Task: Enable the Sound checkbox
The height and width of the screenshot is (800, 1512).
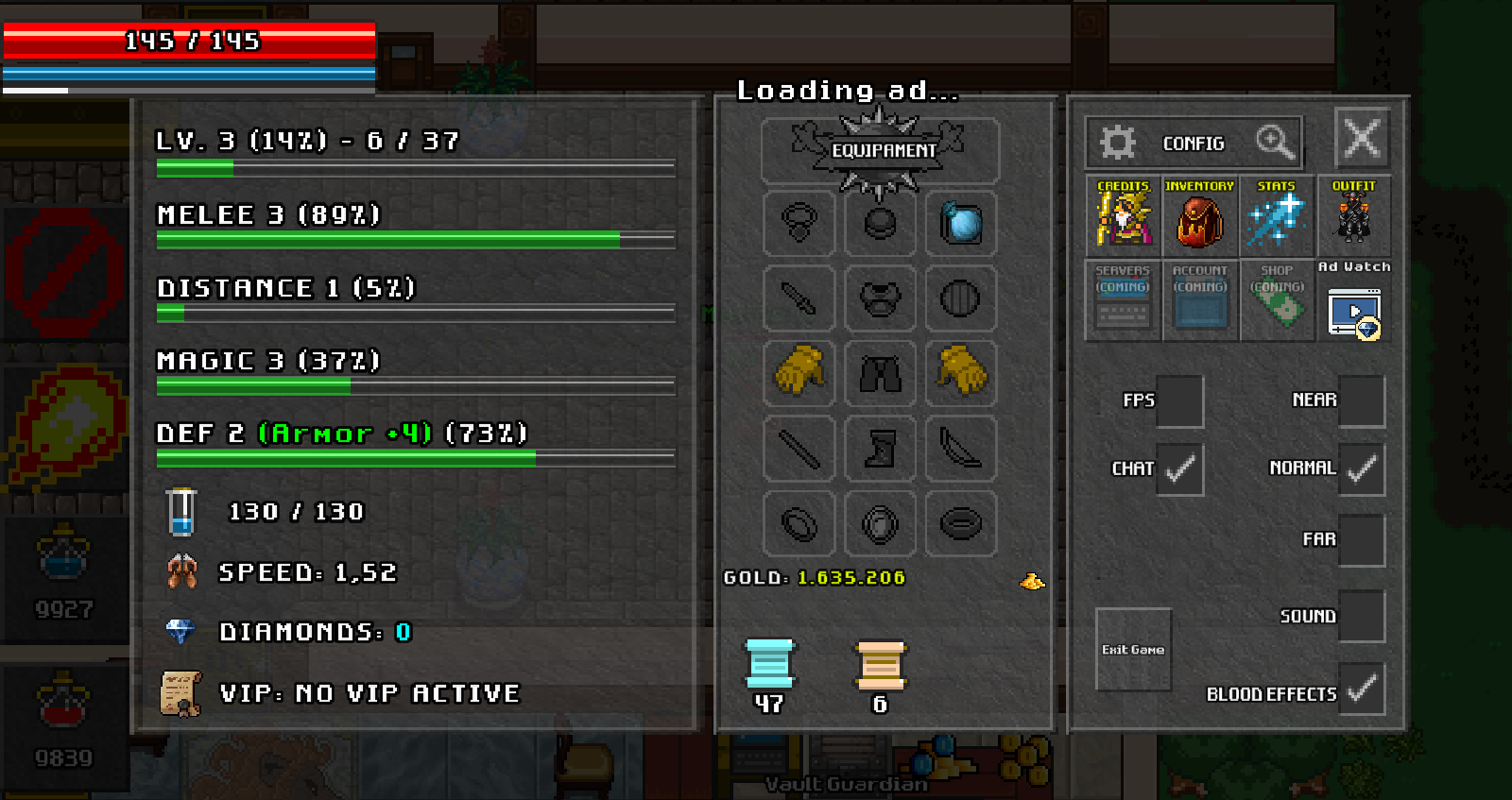Action: pyautogui.click(x=1361, y=616)
